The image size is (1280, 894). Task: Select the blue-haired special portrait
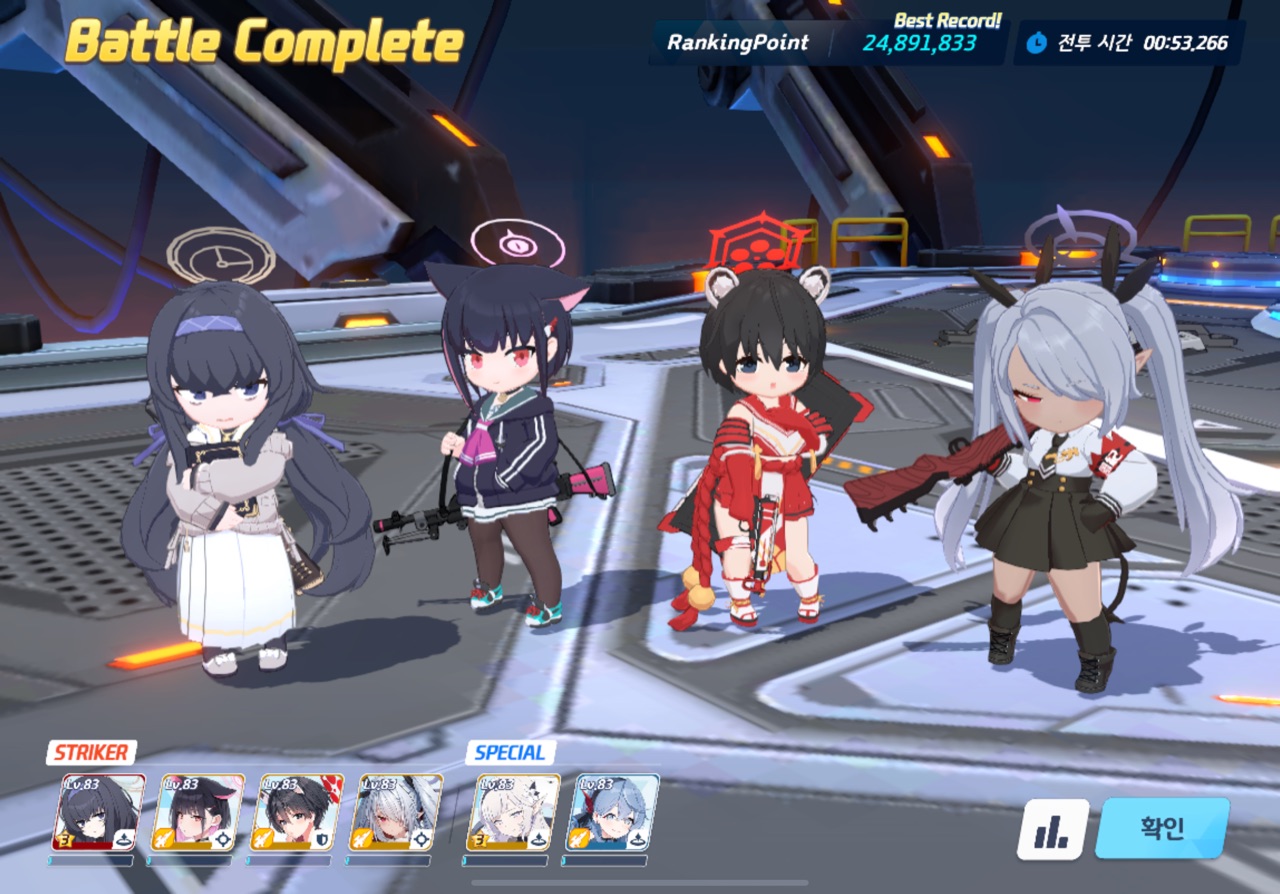[x=612, y=812]
